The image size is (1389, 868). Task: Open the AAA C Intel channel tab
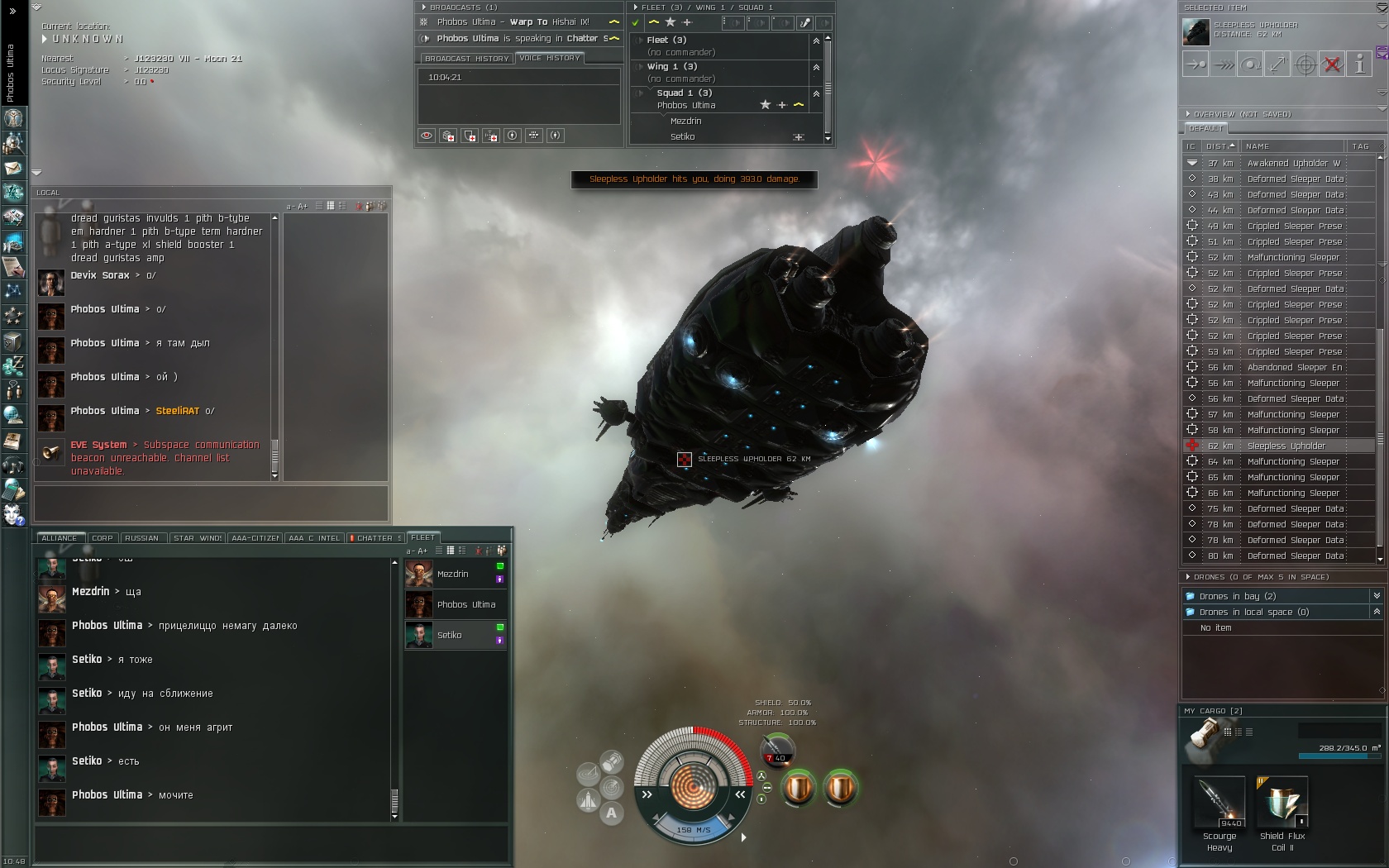(314, 538)
